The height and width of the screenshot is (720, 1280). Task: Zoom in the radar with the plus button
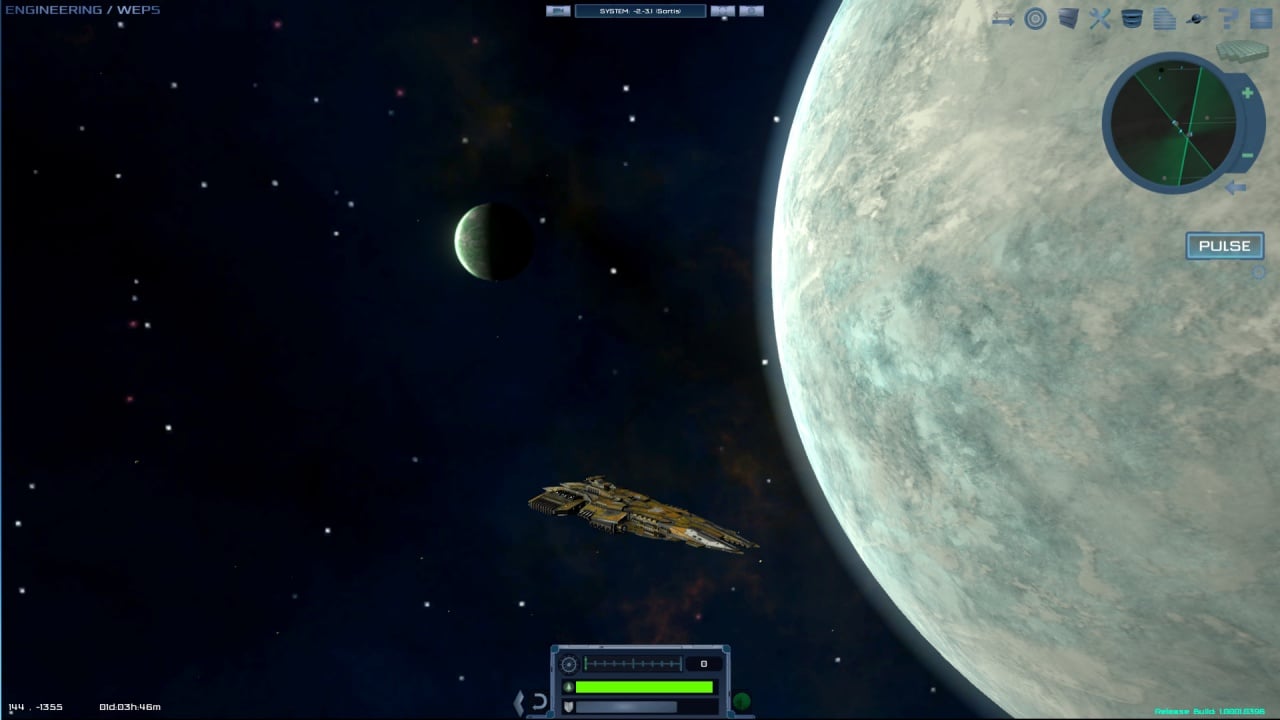click(1247, 94)
